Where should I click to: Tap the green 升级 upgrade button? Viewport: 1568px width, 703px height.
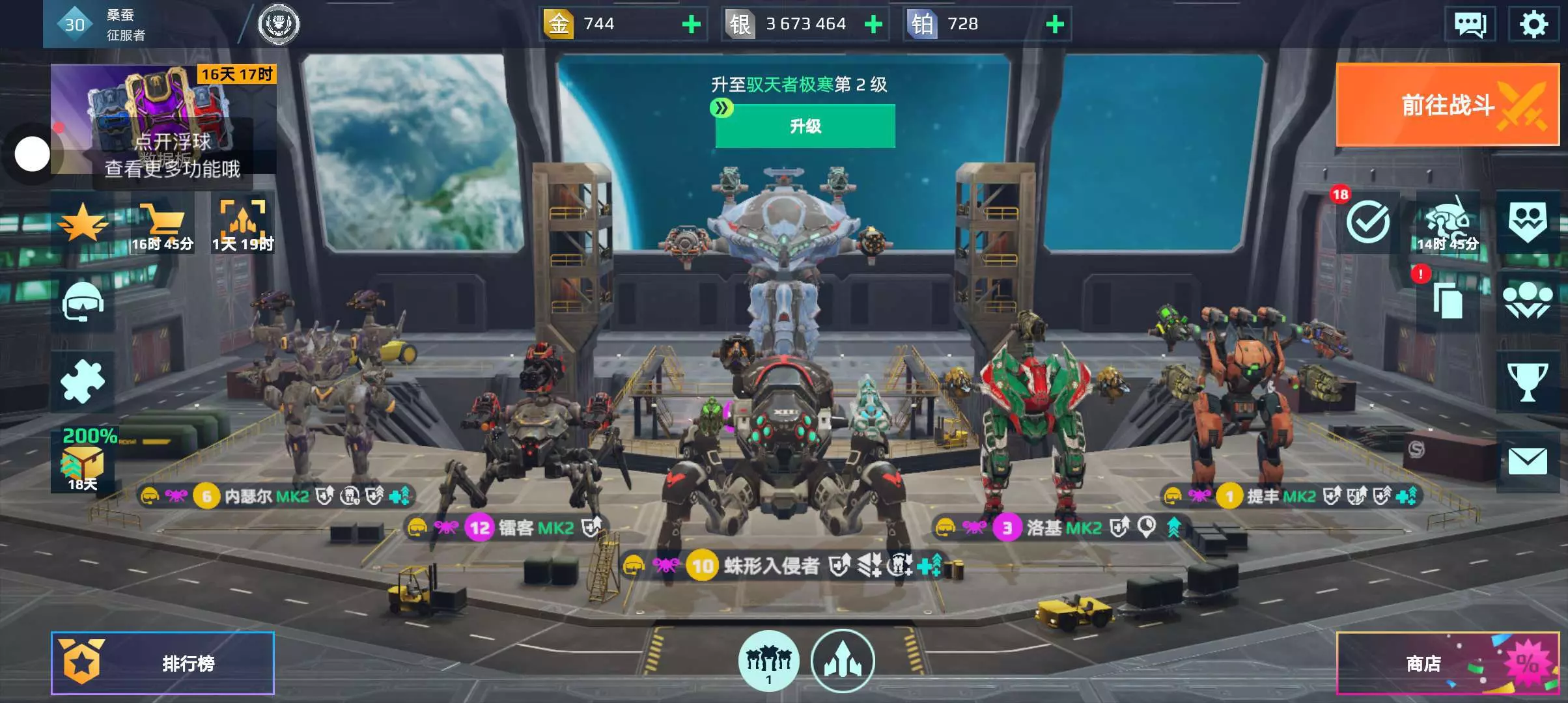coord(805,126)
